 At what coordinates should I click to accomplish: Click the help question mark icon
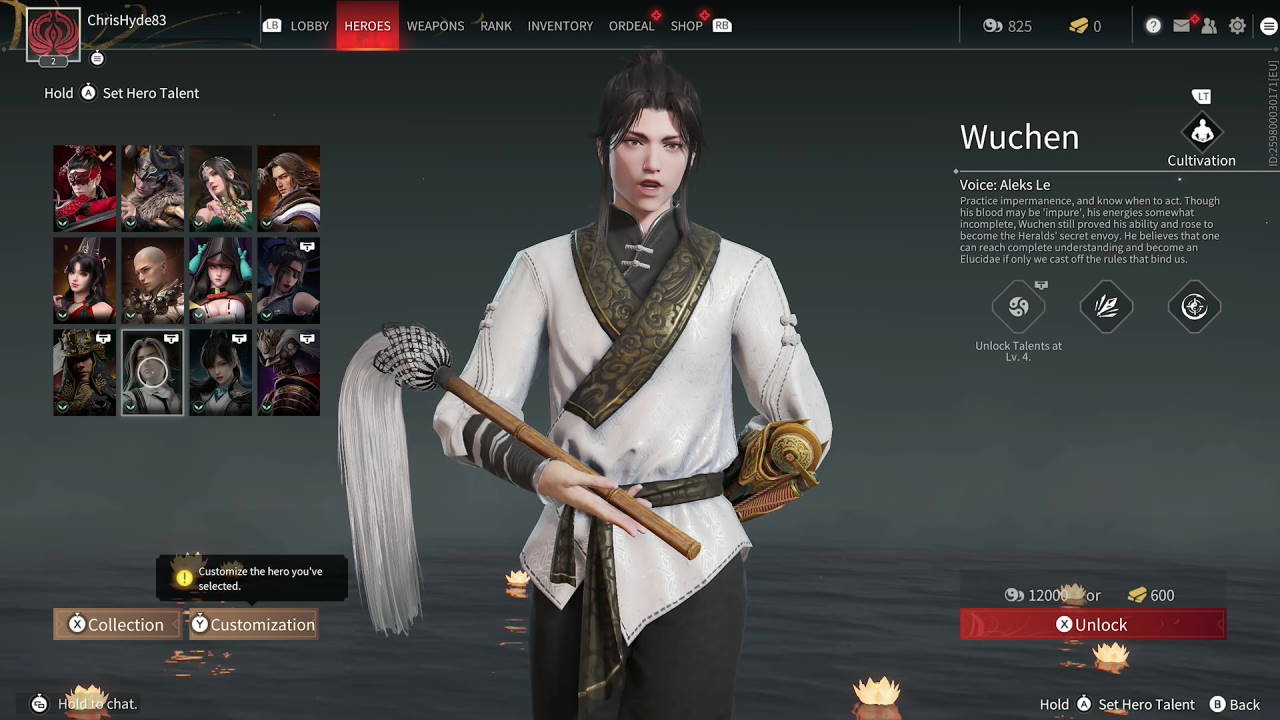click(x=1153, y=25)
